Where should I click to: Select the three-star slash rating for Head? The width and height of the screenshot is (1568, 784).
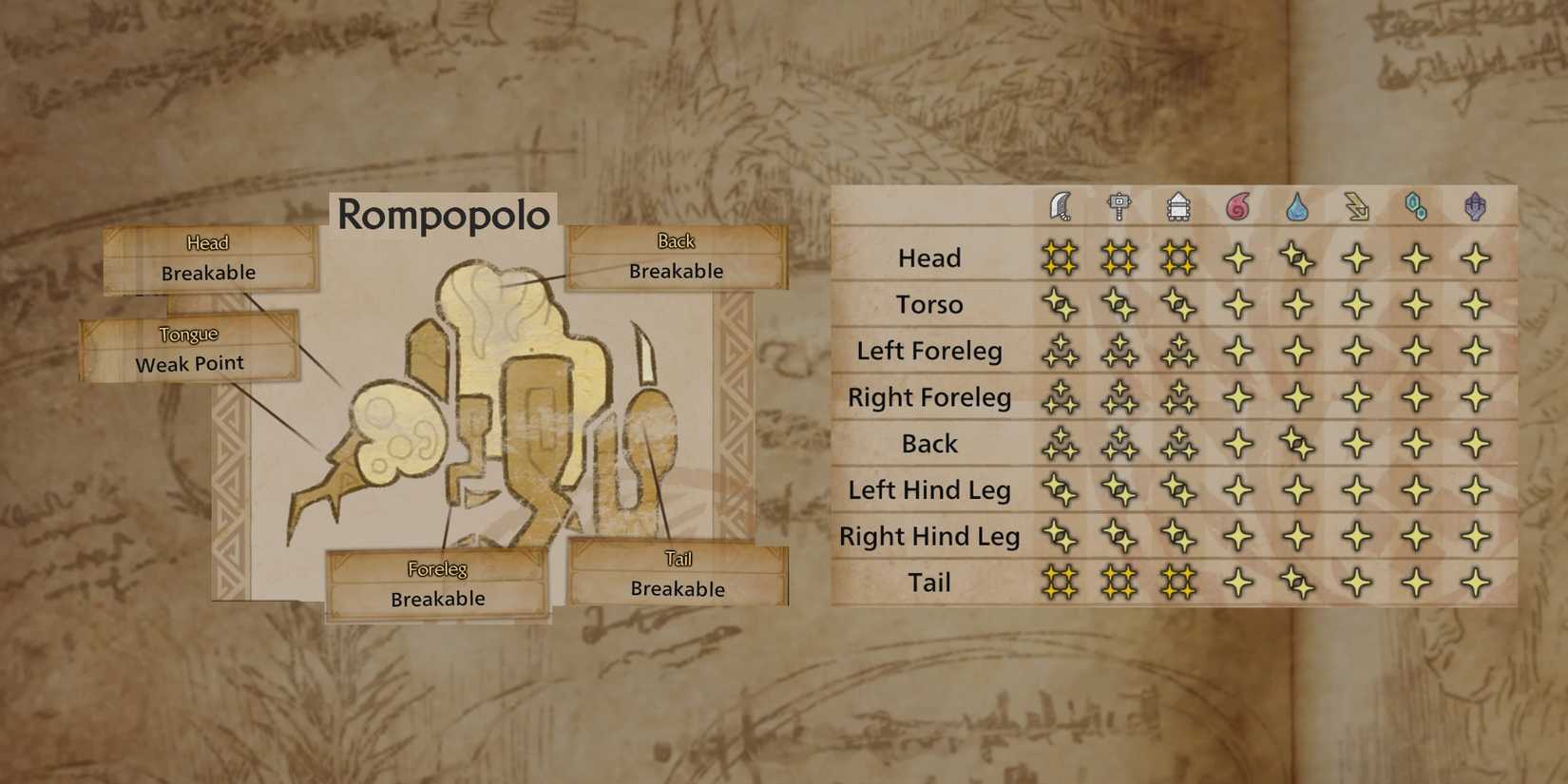(1060, 258)
